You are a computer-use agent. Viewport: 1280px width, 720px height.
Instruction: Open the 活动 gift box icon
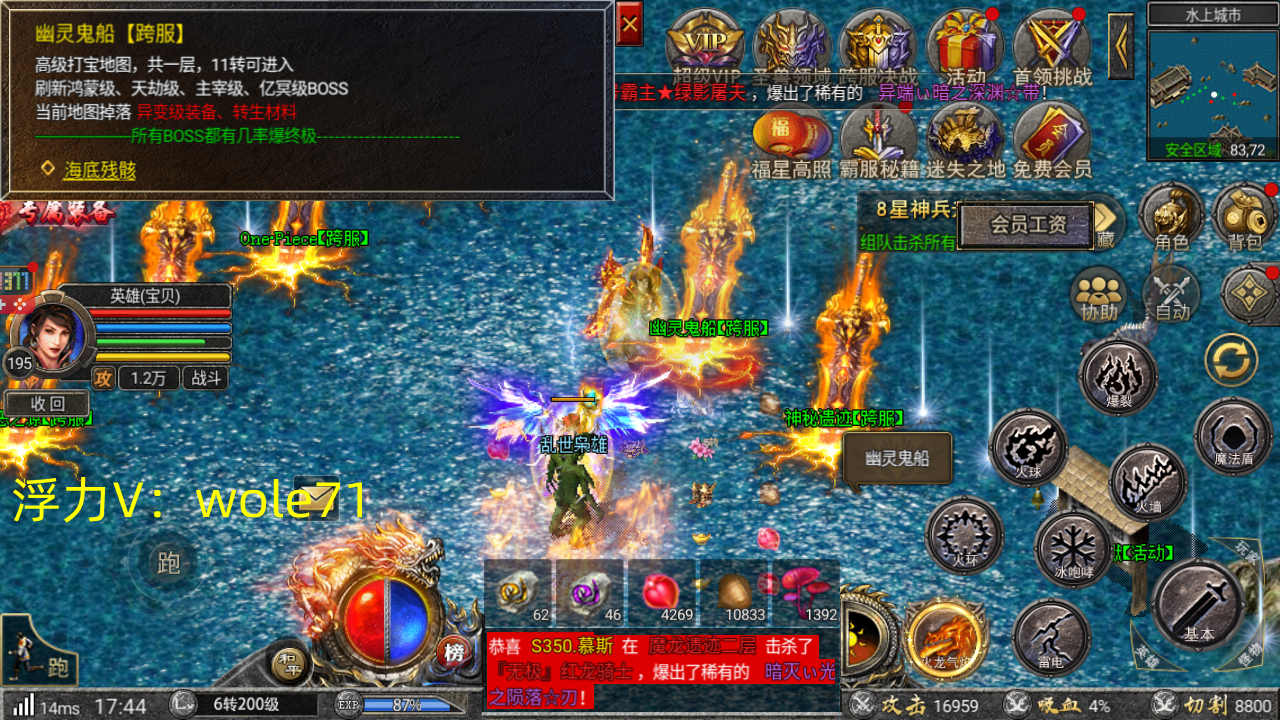point(965,46)
